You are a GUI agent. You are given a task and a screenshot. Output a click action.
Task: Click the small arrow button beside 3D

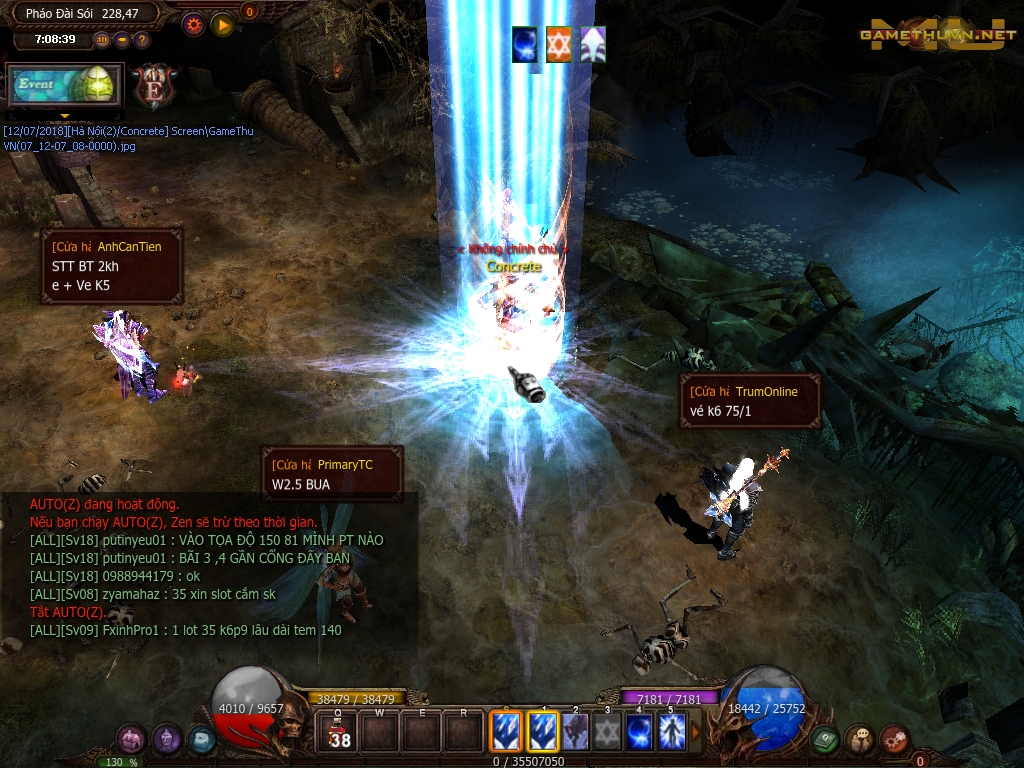tap(122, 40)
